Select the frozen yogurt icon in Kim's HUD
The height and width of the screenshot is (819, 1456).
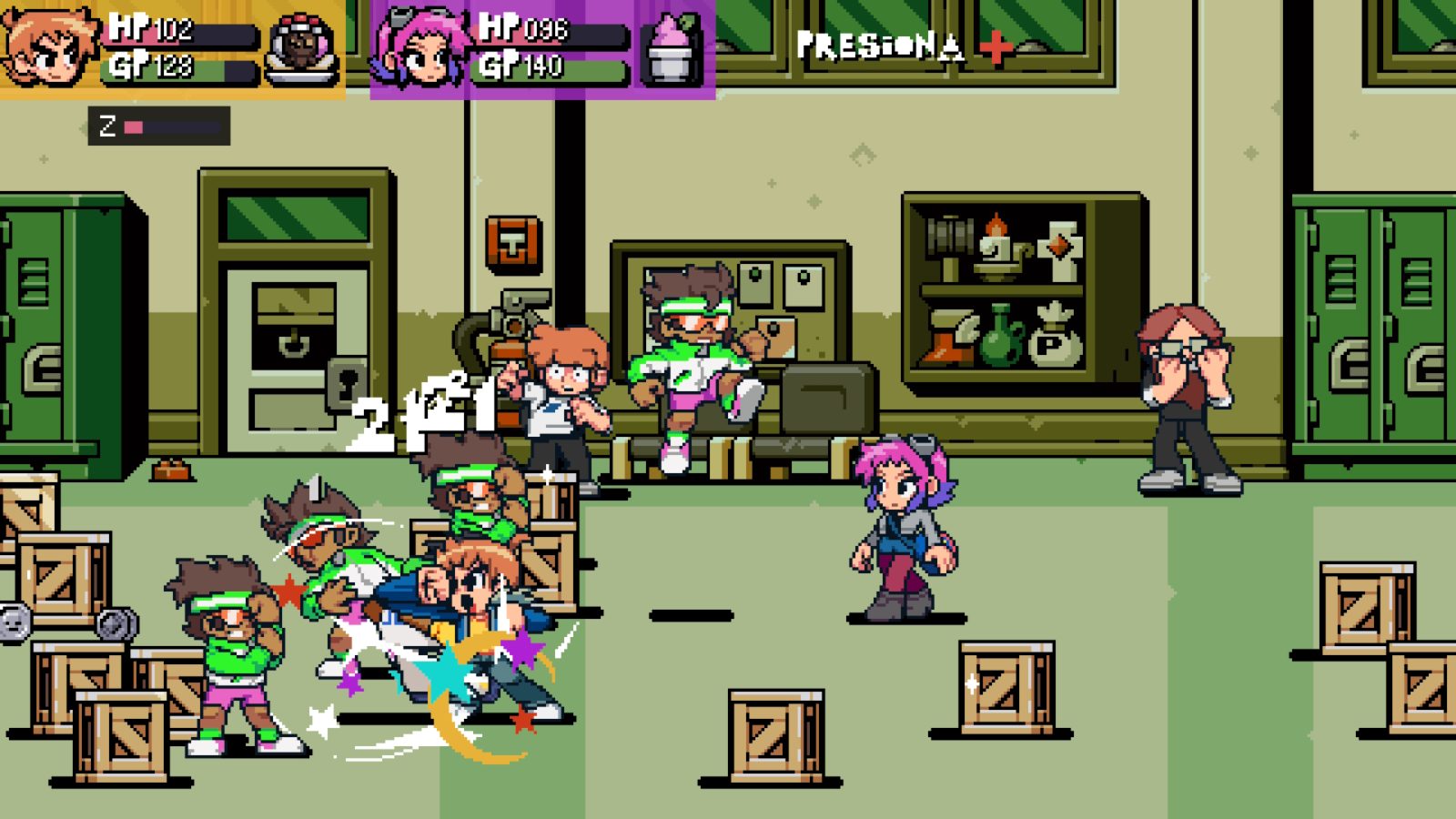pos(672,47)
